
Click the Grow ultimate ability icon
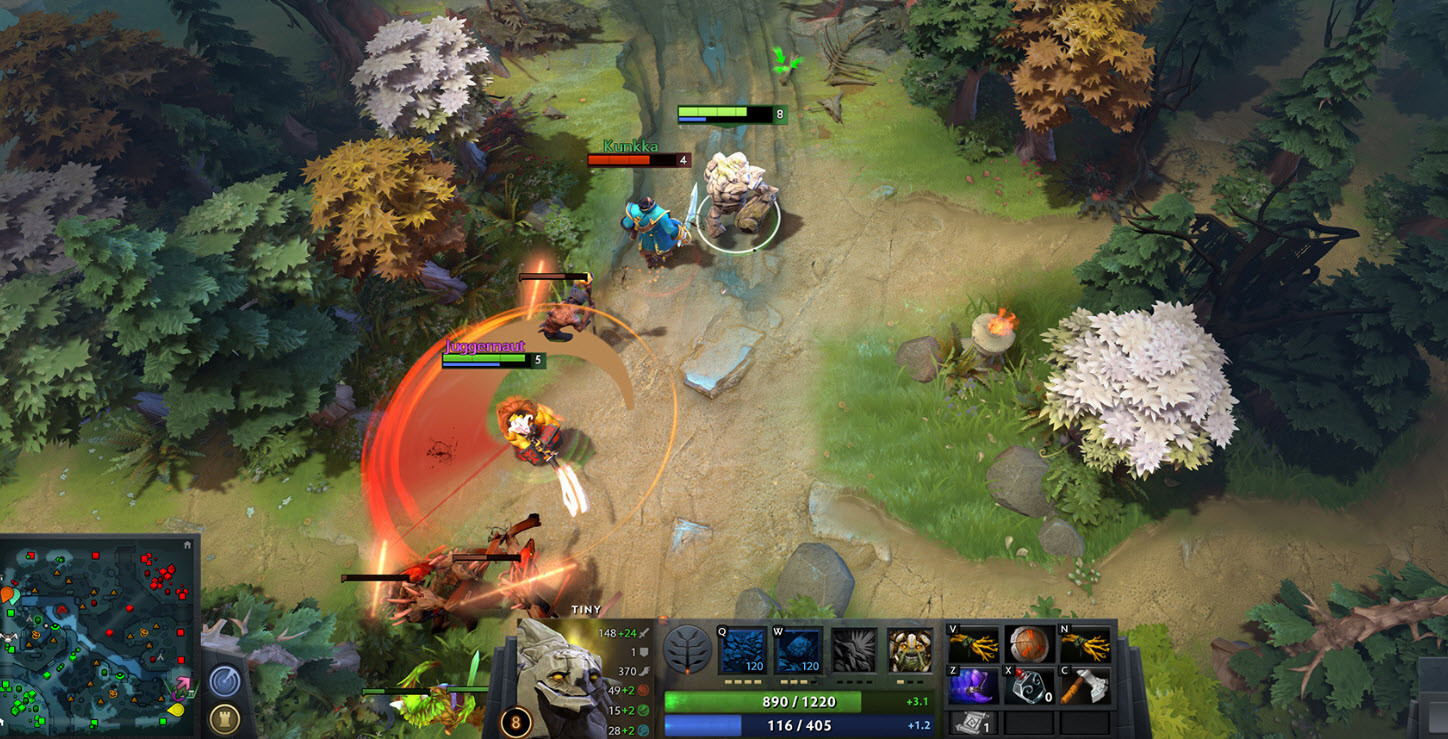click(x=910, y=650)
